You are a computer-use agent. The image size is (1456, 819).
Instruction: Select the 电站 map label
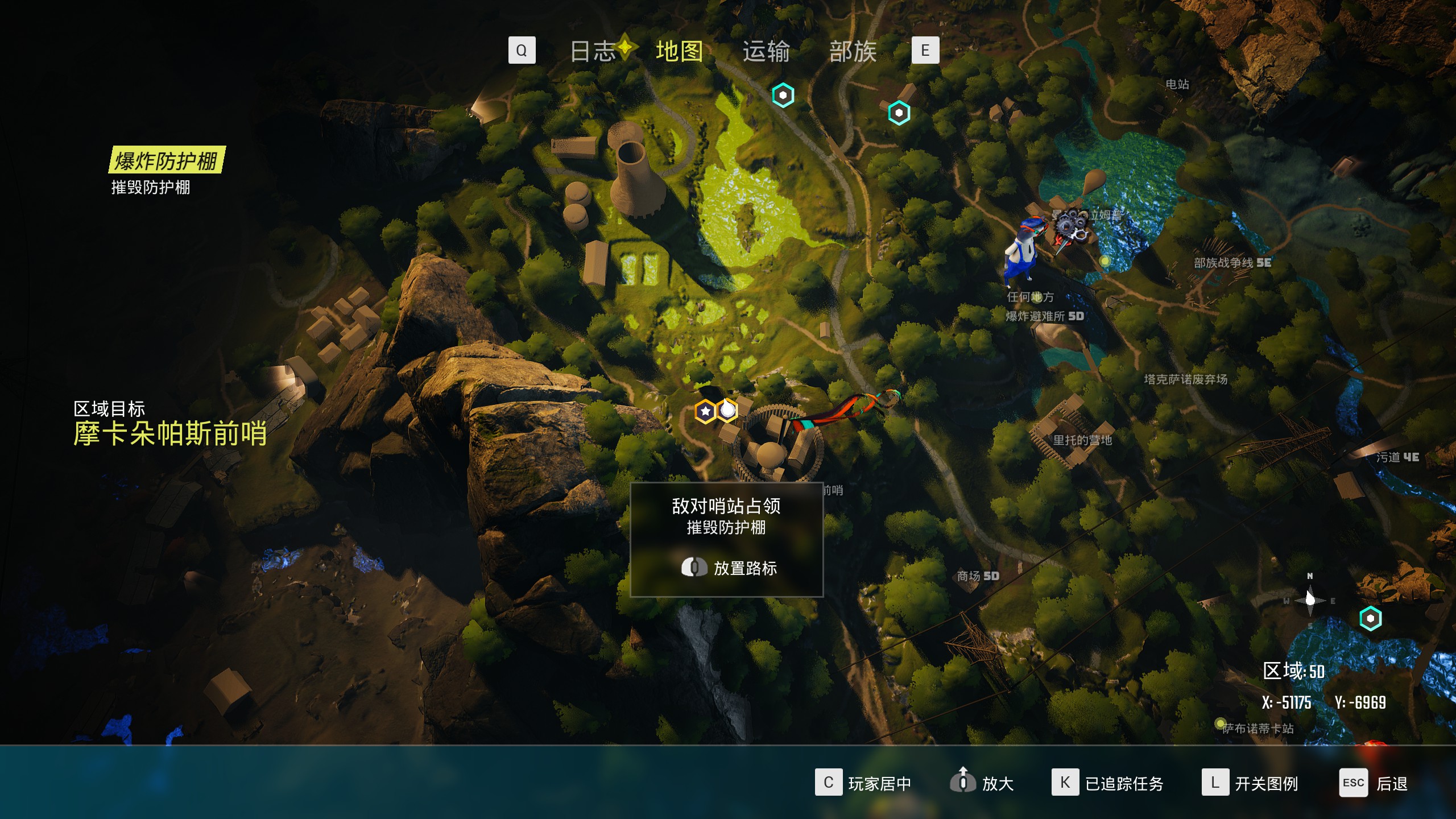[1177, 84]
